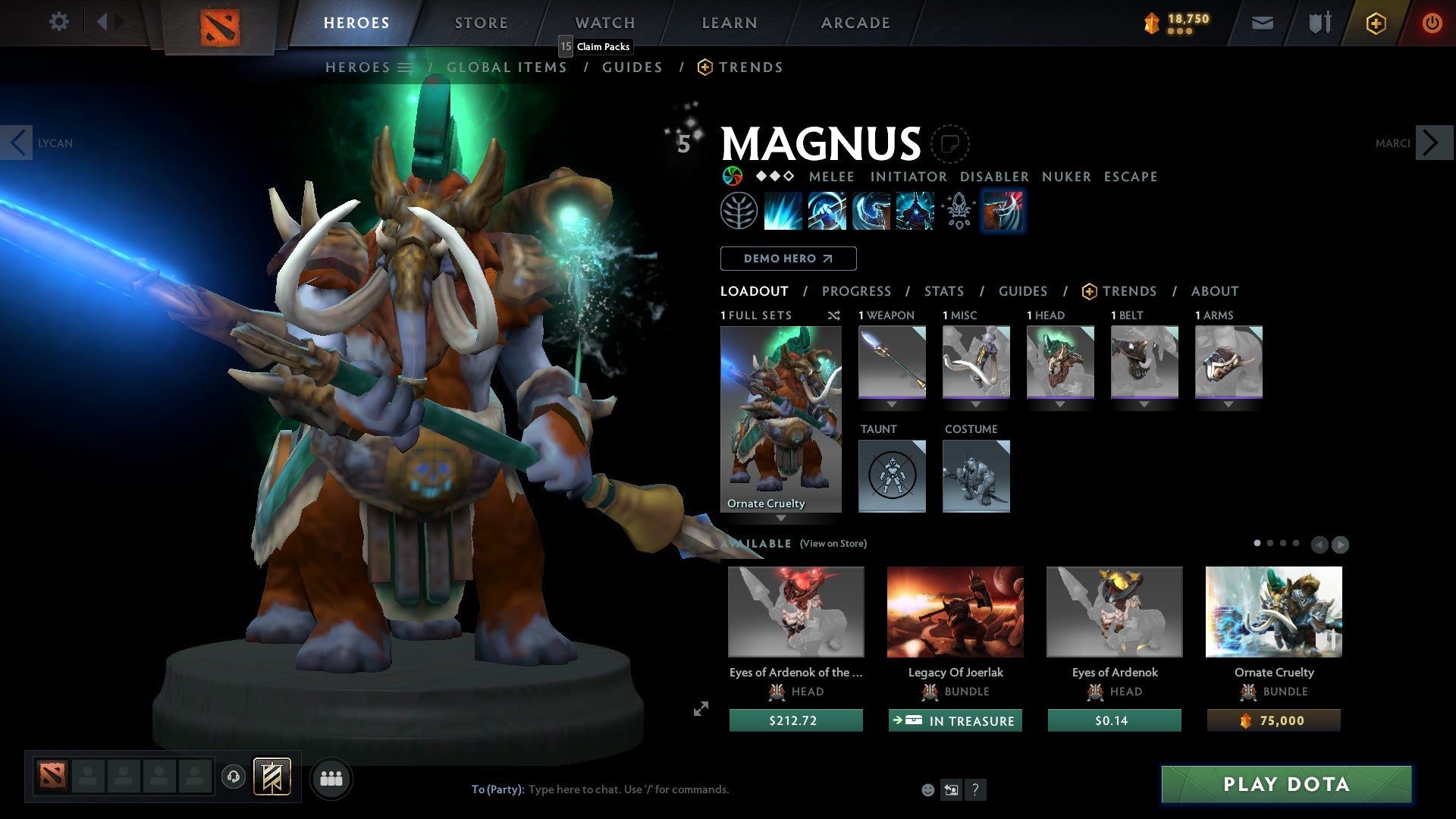The height and width of the screenshot is (819, 1456).
Task: Select the empty Taunt slot
Action: (x=892, y=476)
